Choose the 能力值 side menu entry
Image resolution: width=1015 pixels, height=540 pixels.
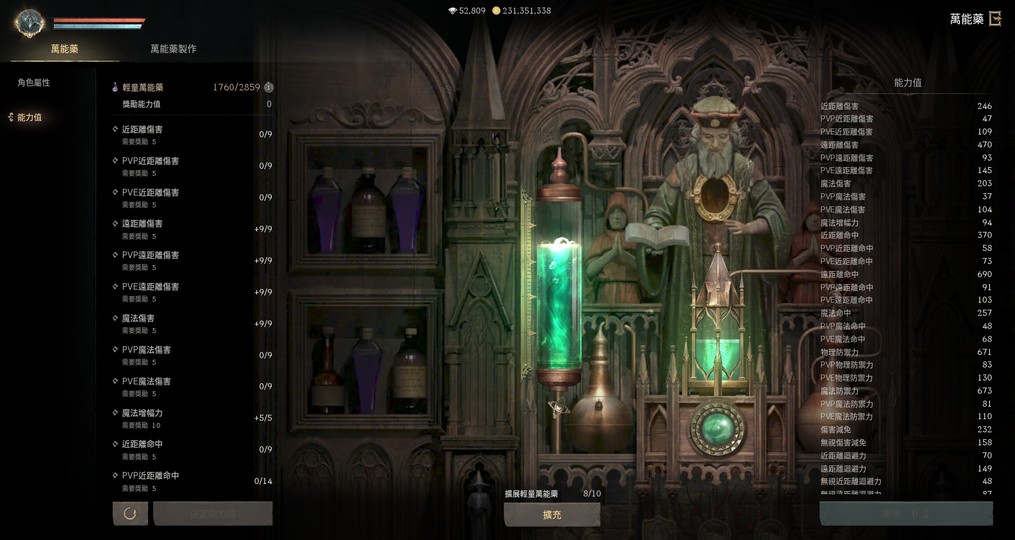tap(29, 118)
